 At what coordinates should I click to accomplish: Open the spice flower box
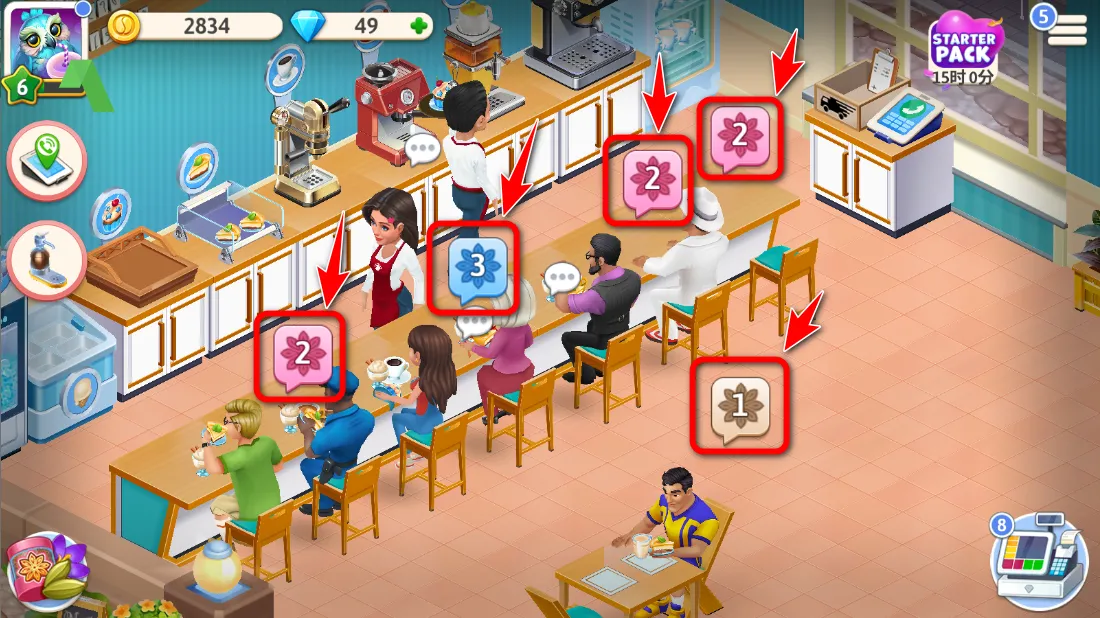coord(45,570)
